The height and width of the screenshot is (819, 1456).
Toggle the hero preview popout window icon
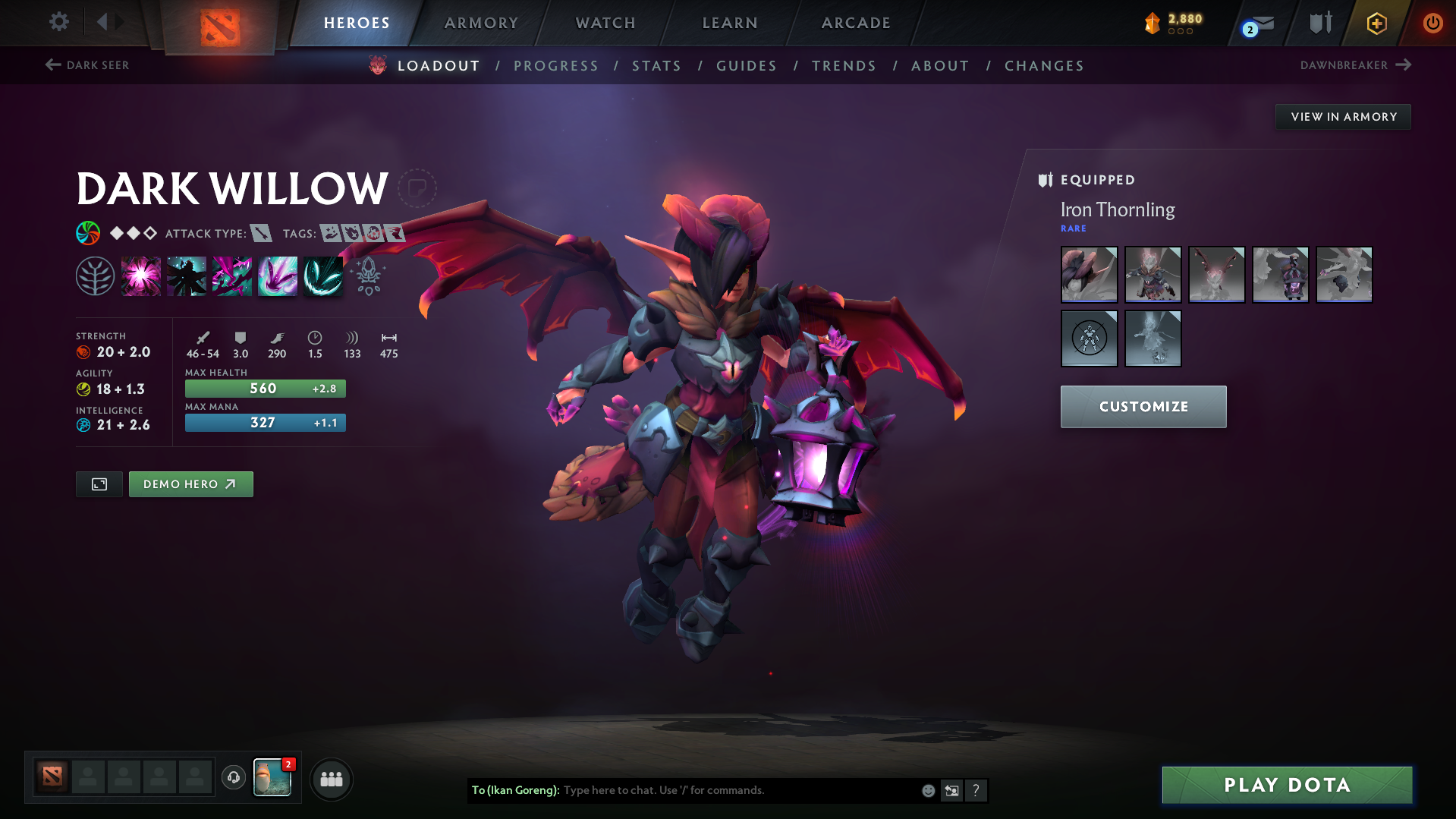pyautogui.click(x=98, y=484)
